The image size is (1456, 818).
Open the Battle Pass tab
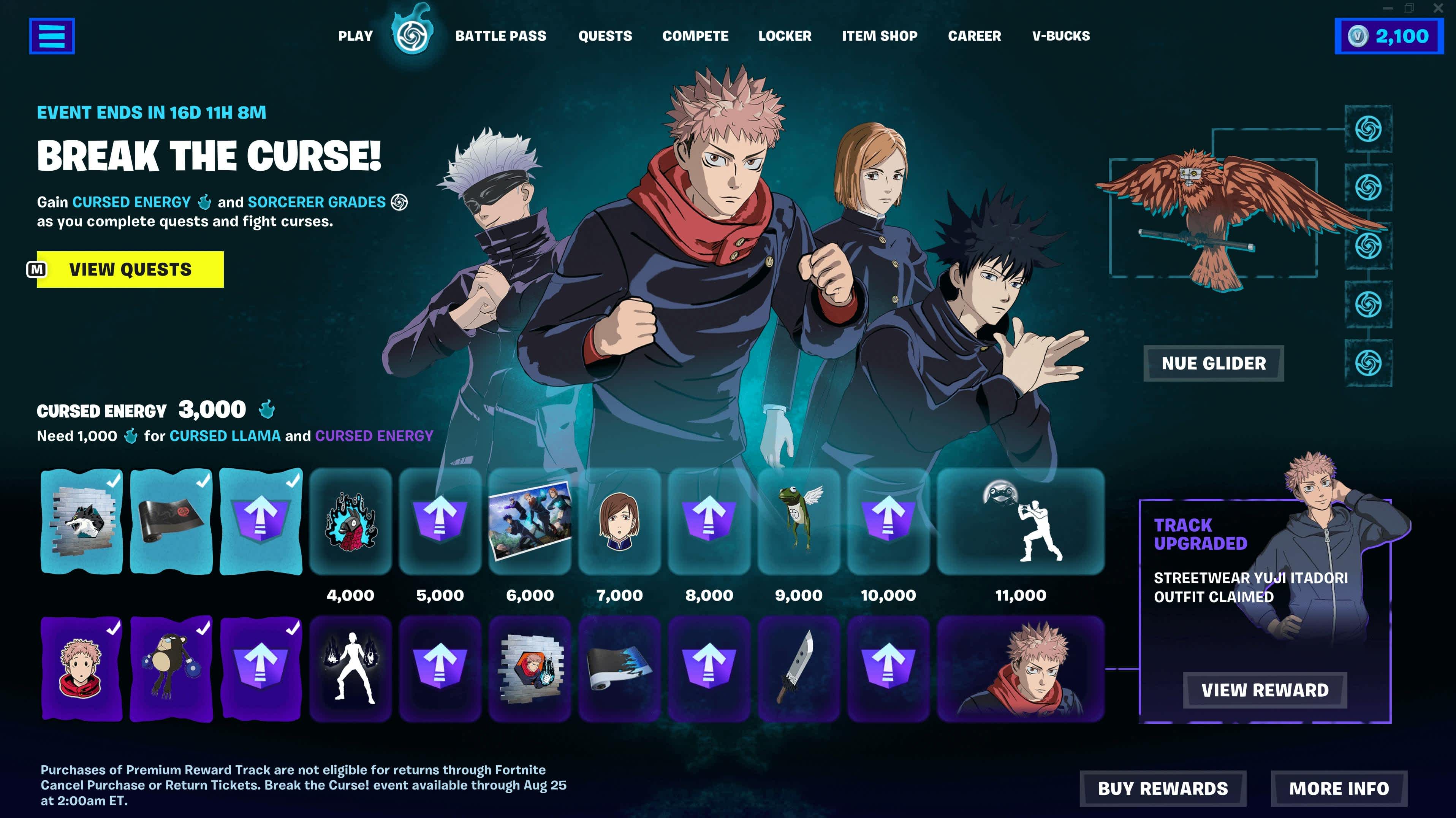click(502, 35)
